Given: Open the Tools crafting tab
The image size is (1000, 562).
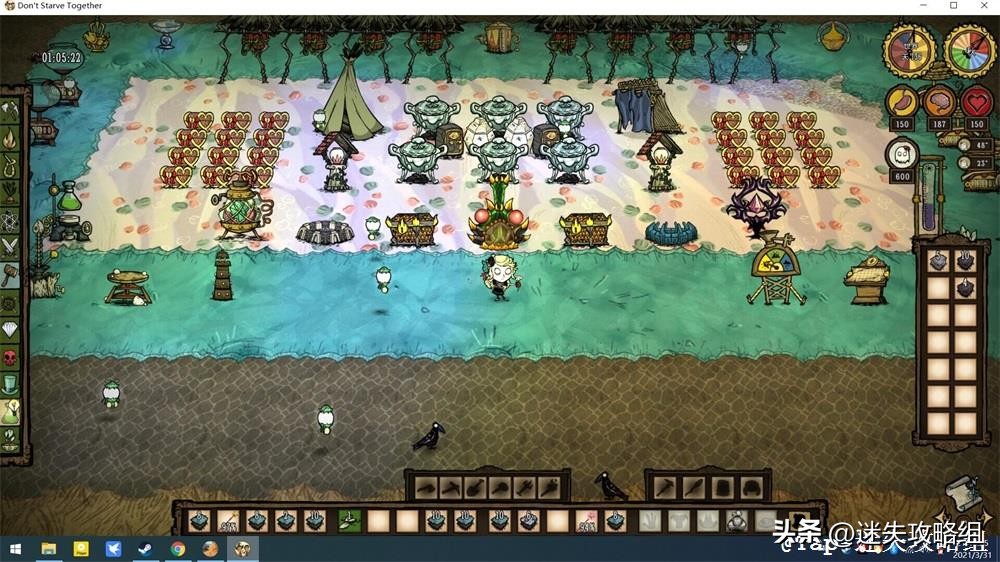Looking at the screenshot, I should (11, 108).
